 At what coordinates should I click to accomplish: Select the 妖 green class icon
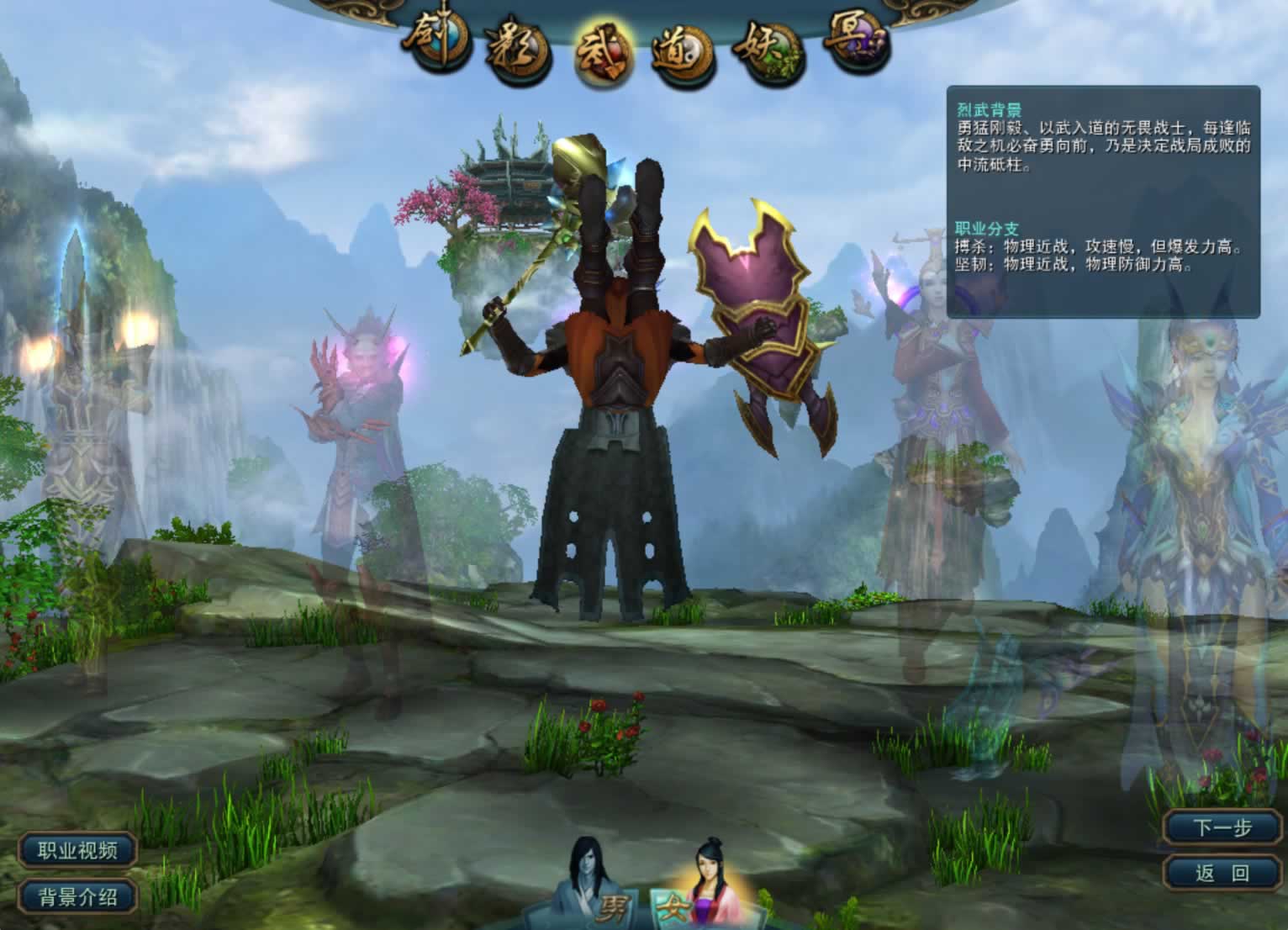pyautogui.click(x=771, y=50)
